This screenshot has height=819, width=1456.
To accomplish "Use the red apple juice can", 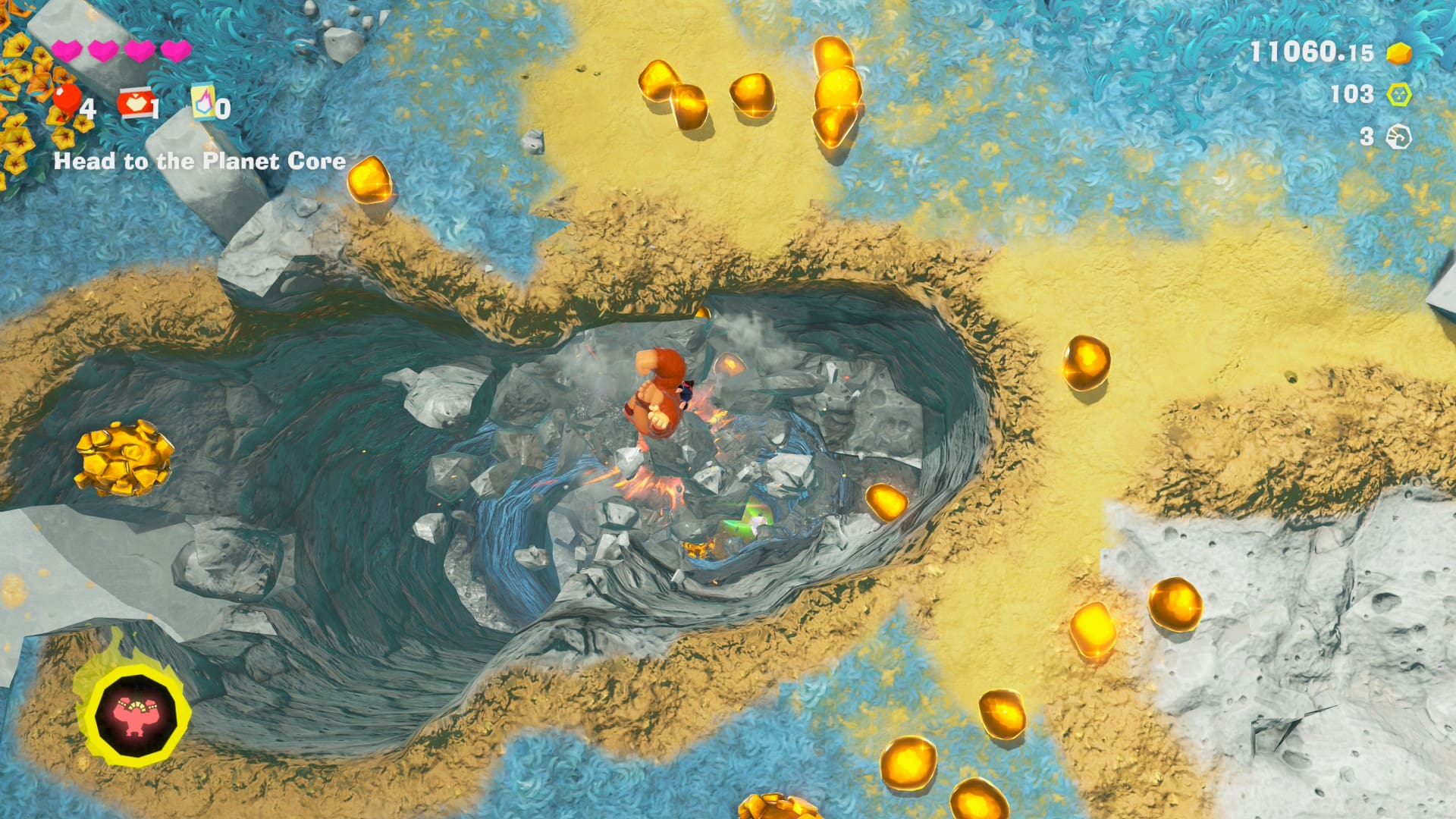I will coord(134,102).
